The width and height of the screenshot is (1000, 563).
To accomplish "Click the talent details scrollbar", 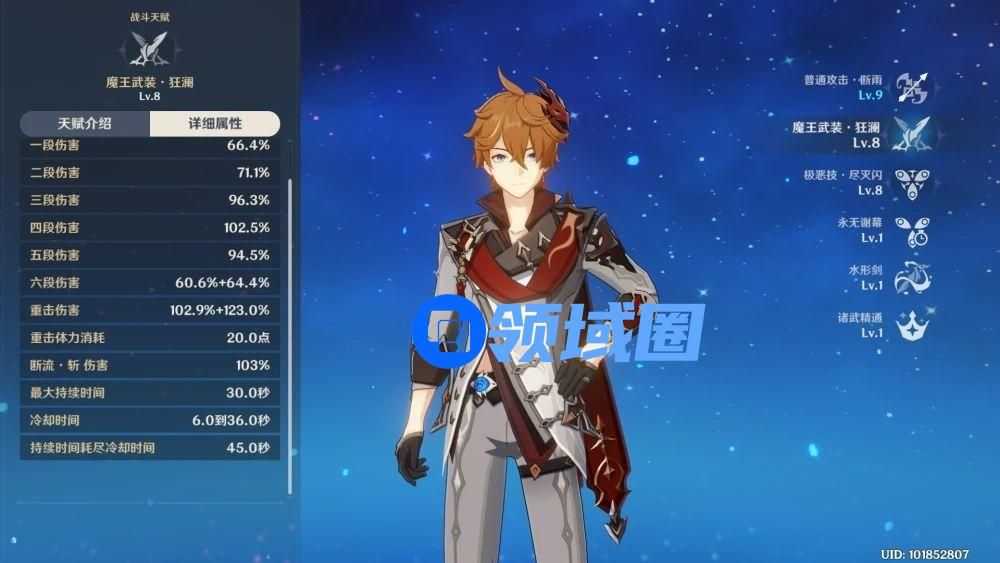I will coord(290,330).
